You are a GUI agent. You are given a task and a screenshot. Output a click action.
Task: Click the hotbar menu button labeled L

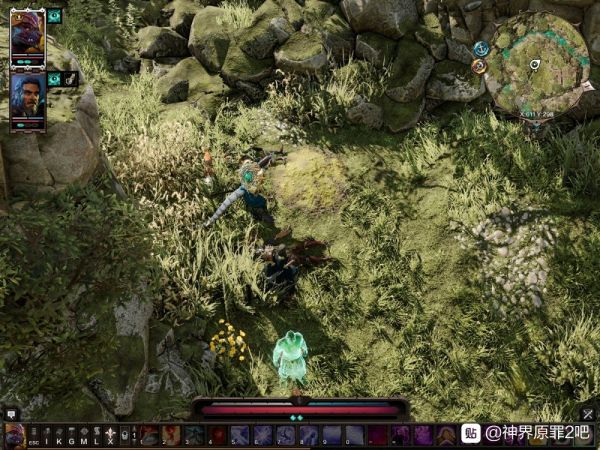click(96, 435)
